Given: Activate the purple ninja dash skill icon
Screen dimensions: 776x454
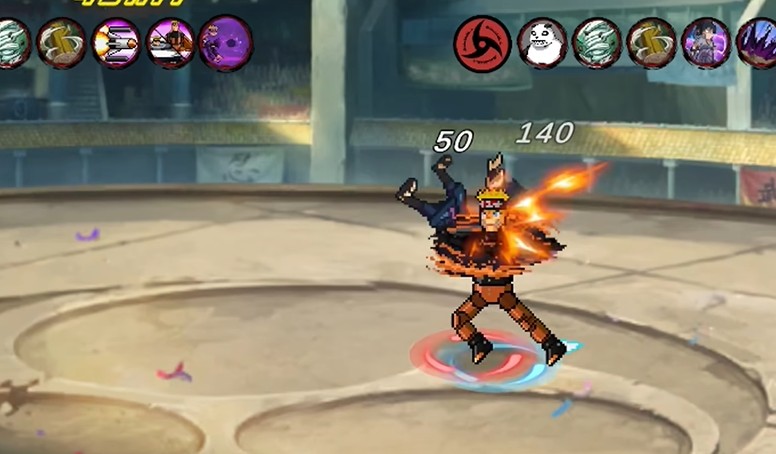Looking at the screenshot, I should coord(225,43).
